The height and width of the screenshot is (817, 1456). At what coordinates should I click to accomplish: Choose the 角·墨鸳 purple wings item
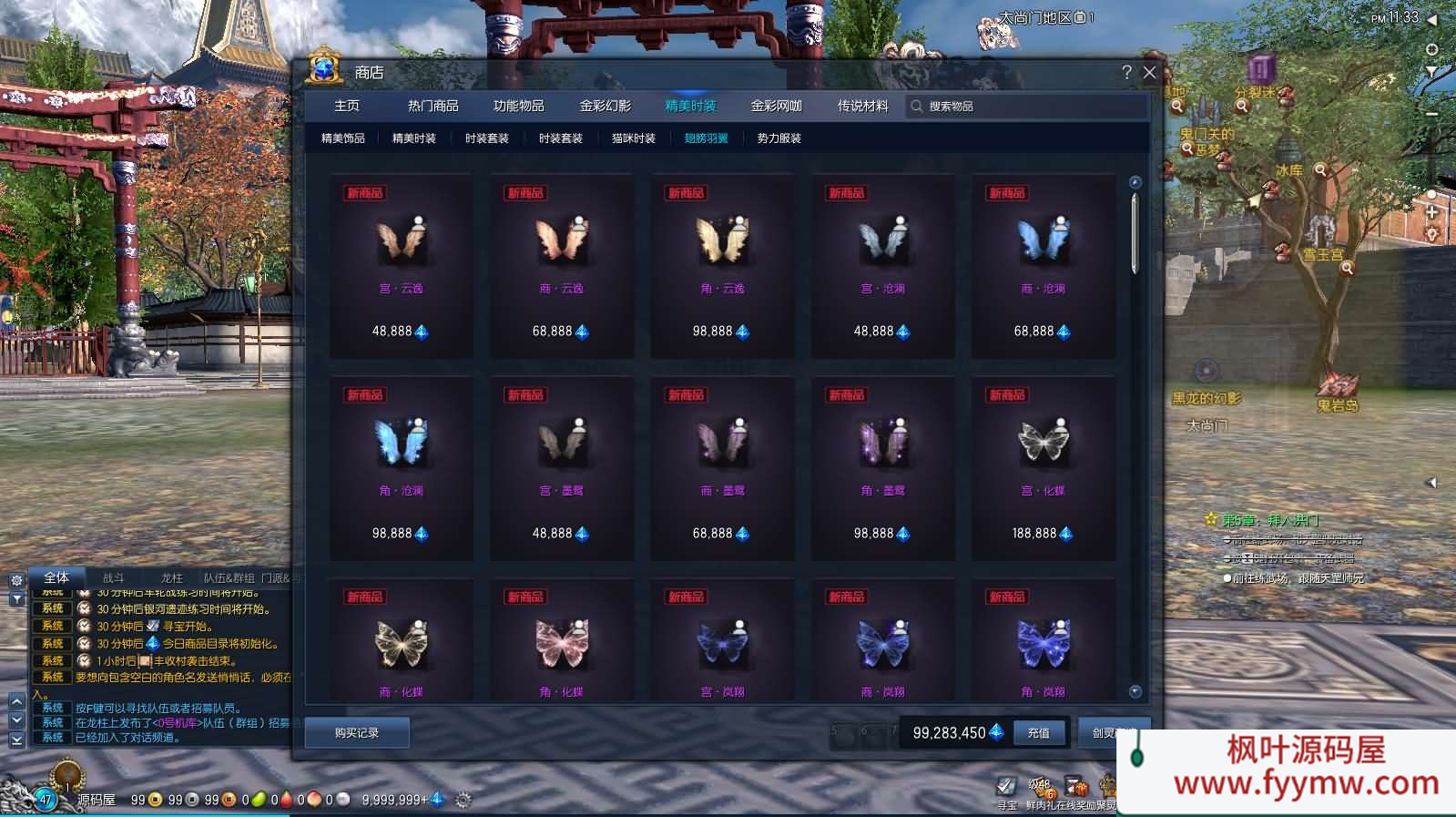pos(882,466)
